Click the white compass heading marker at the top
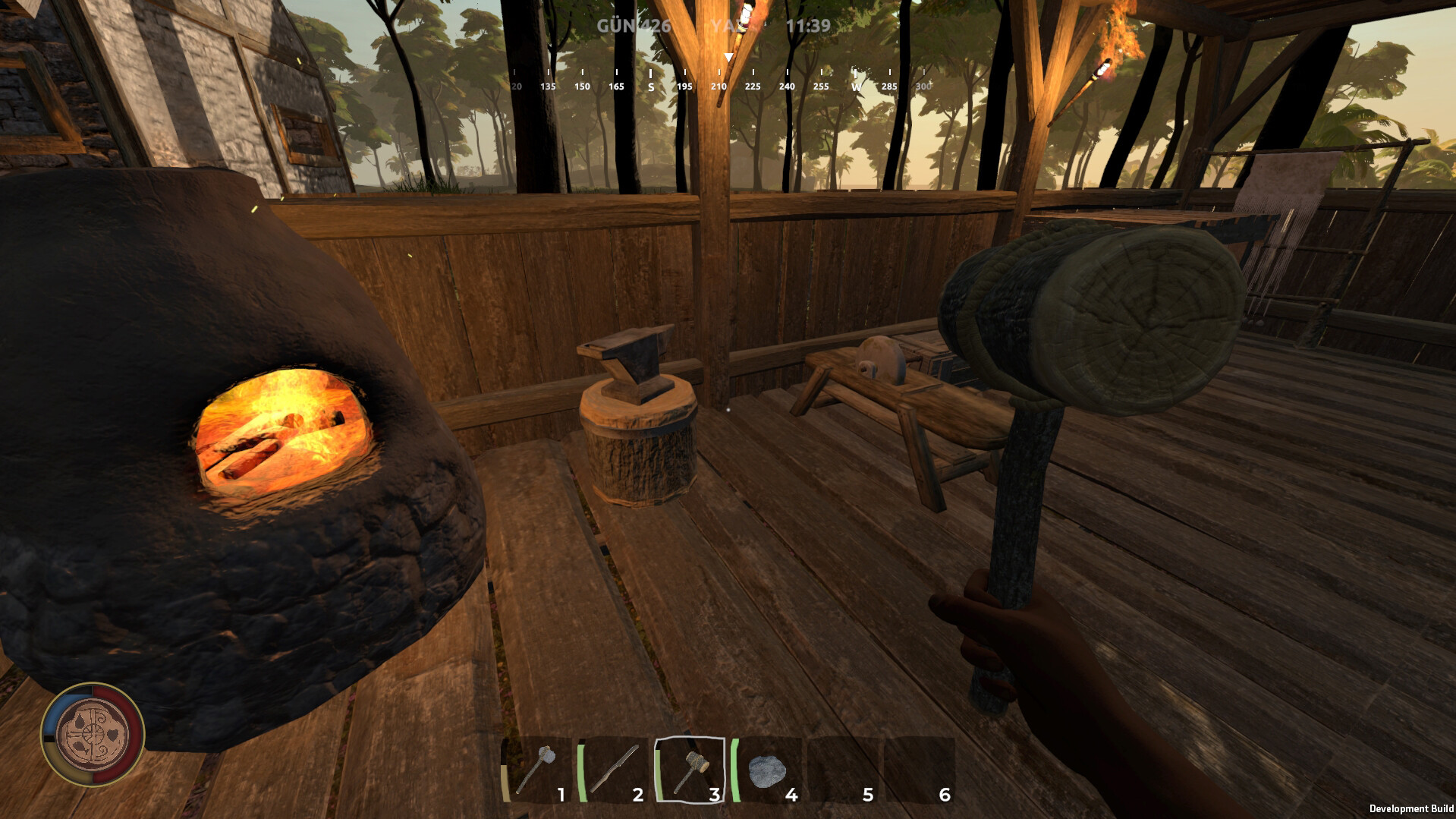The image size is (1456, 819). point(728,56)
